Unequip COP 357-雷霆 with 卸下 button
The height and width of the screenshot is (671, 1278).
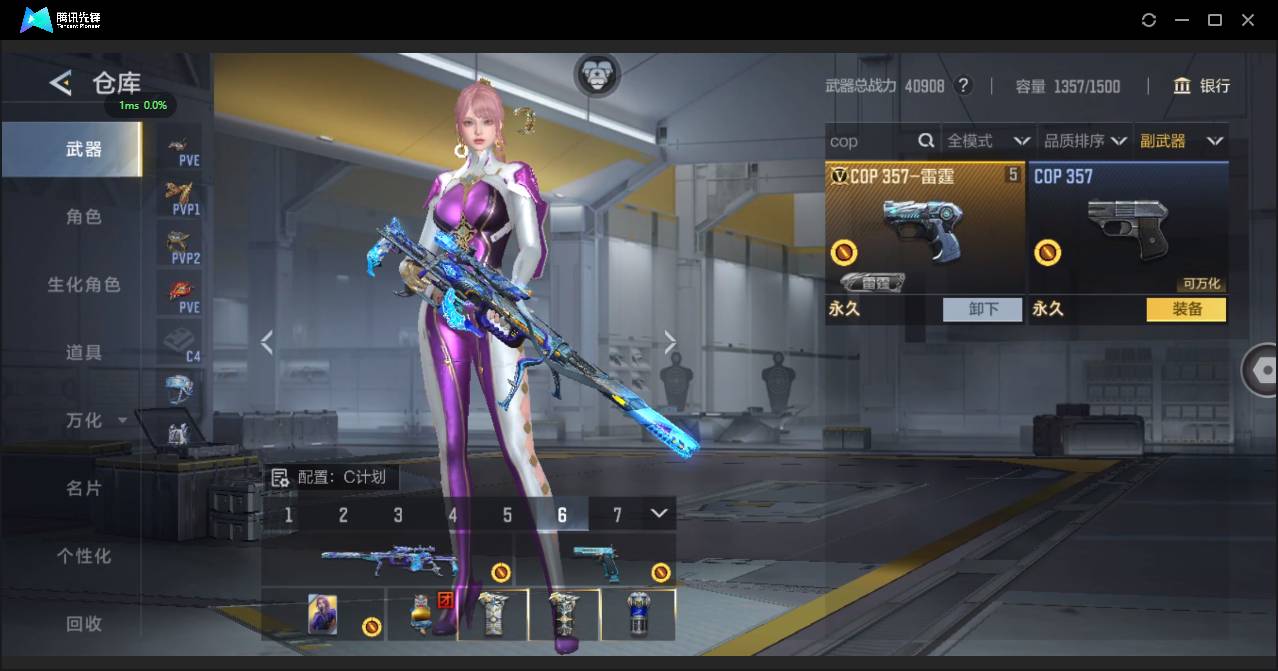coord(983,309)
